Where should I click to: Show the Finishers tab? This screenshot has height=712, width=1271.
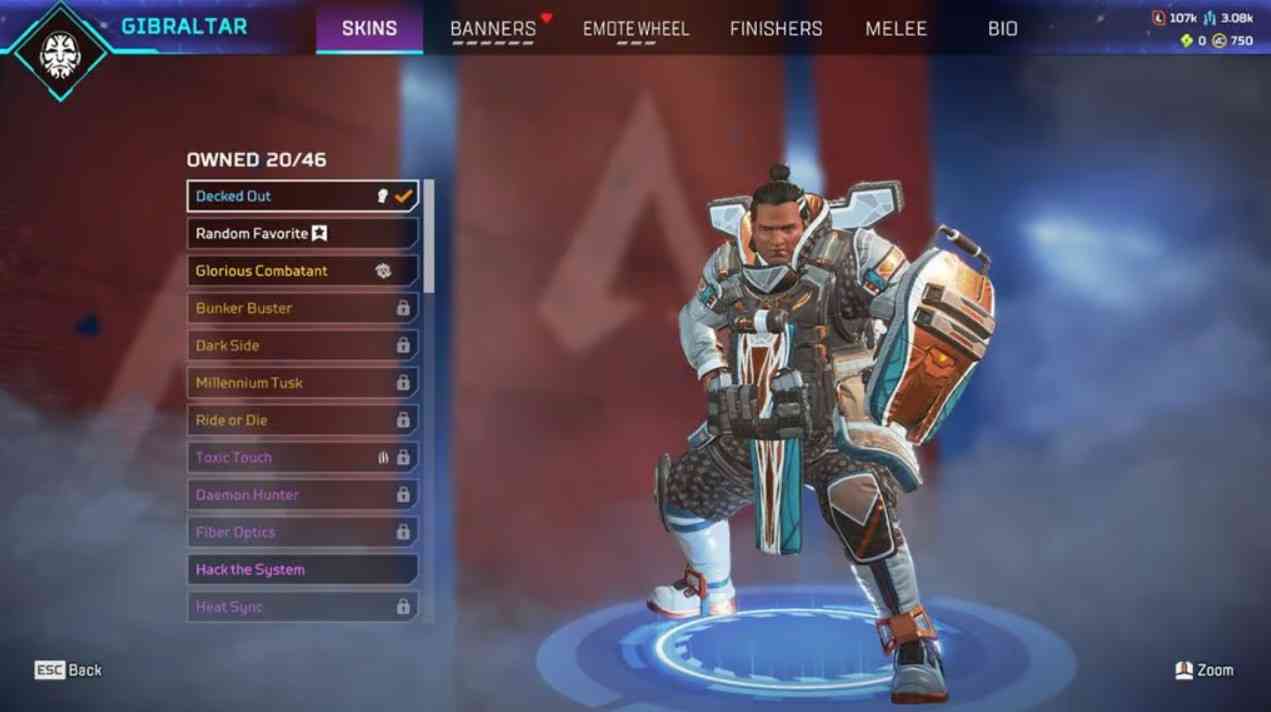776,29
